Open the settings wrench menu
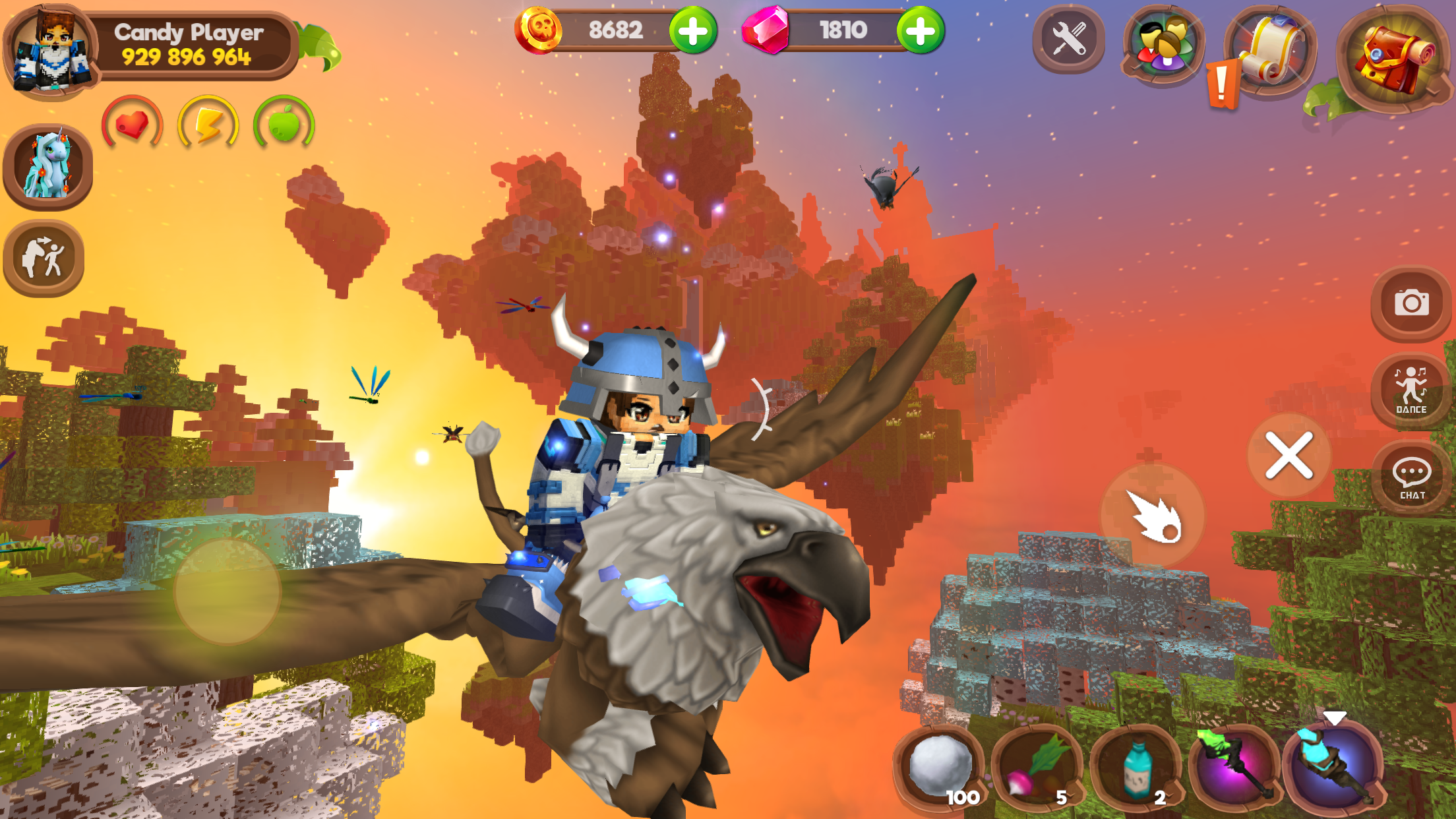The width and height of the screenshot is (1456, 819). coord(1068,41)
